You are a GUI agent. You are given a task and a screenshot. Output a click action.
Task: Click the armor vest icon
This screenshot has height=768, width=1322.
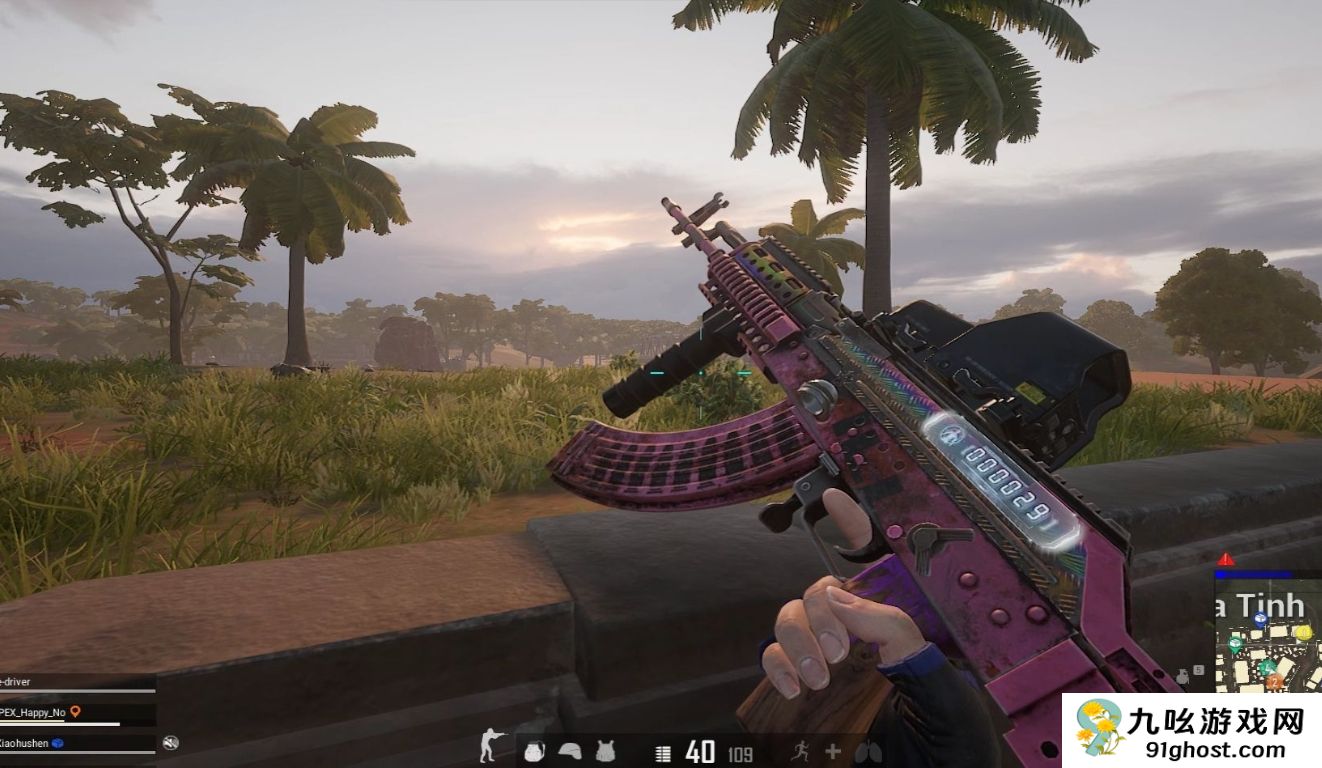[x=604, y=751]
